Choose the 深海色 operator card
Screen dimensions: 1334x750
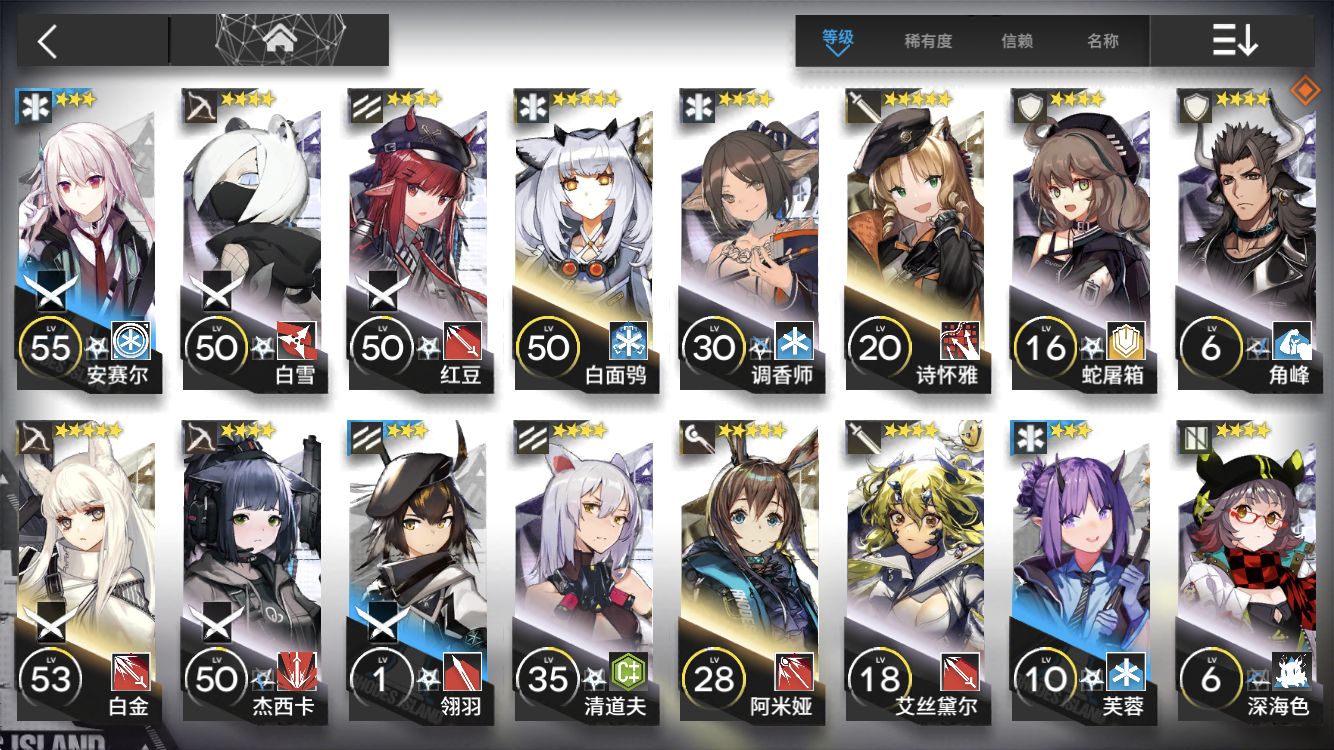click(1247, 572)
